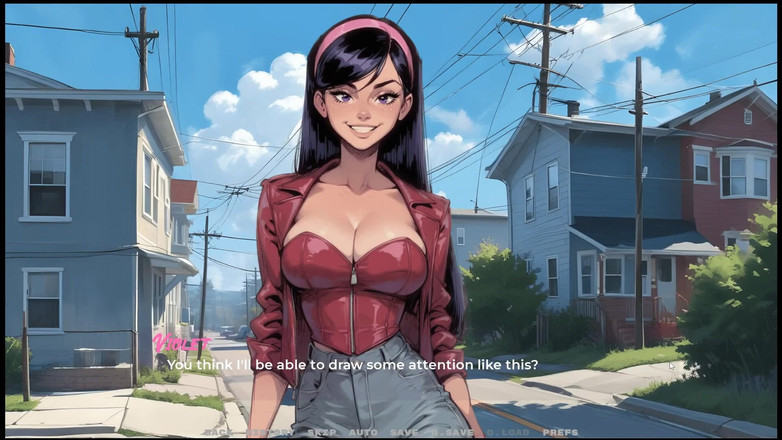Quick save with Q.Save
This screenshot has height=440, width=782.
(450, 432)
